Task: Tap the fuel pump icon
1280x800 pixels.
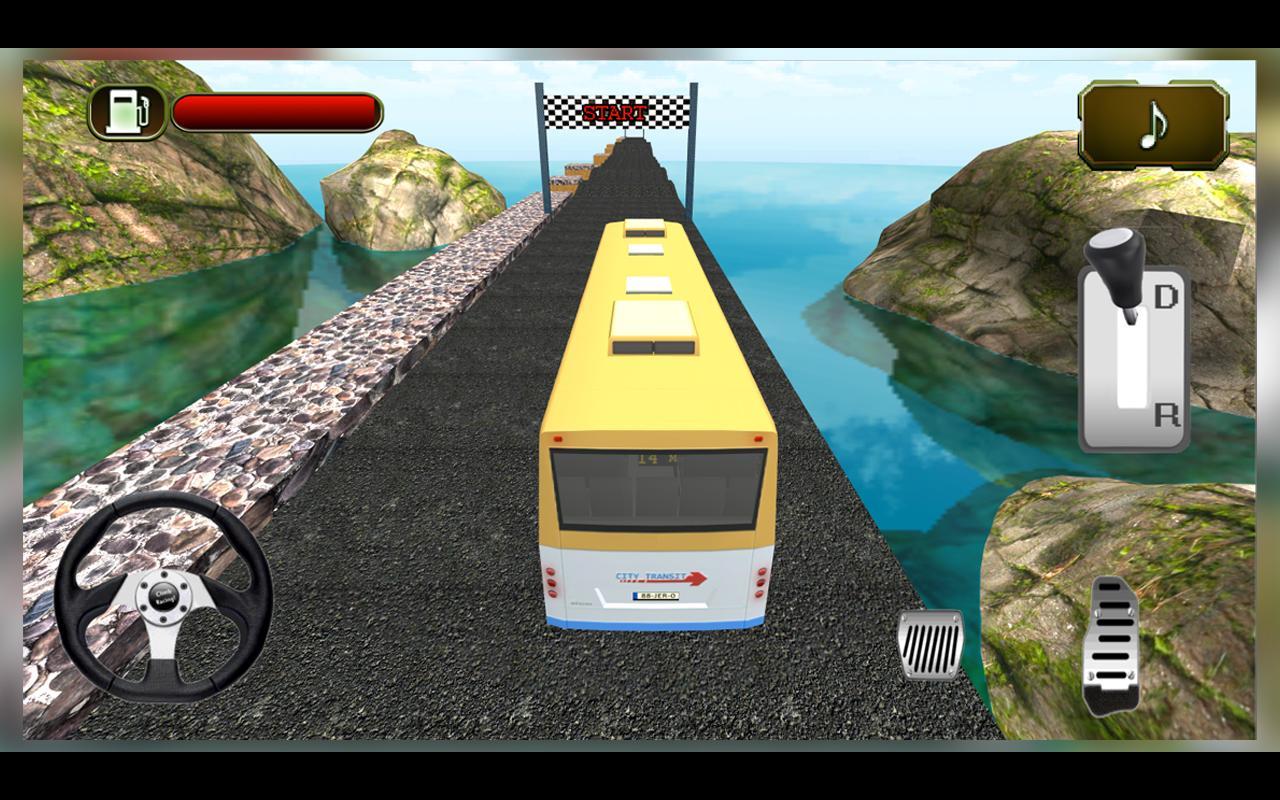Action: (128, 109)
